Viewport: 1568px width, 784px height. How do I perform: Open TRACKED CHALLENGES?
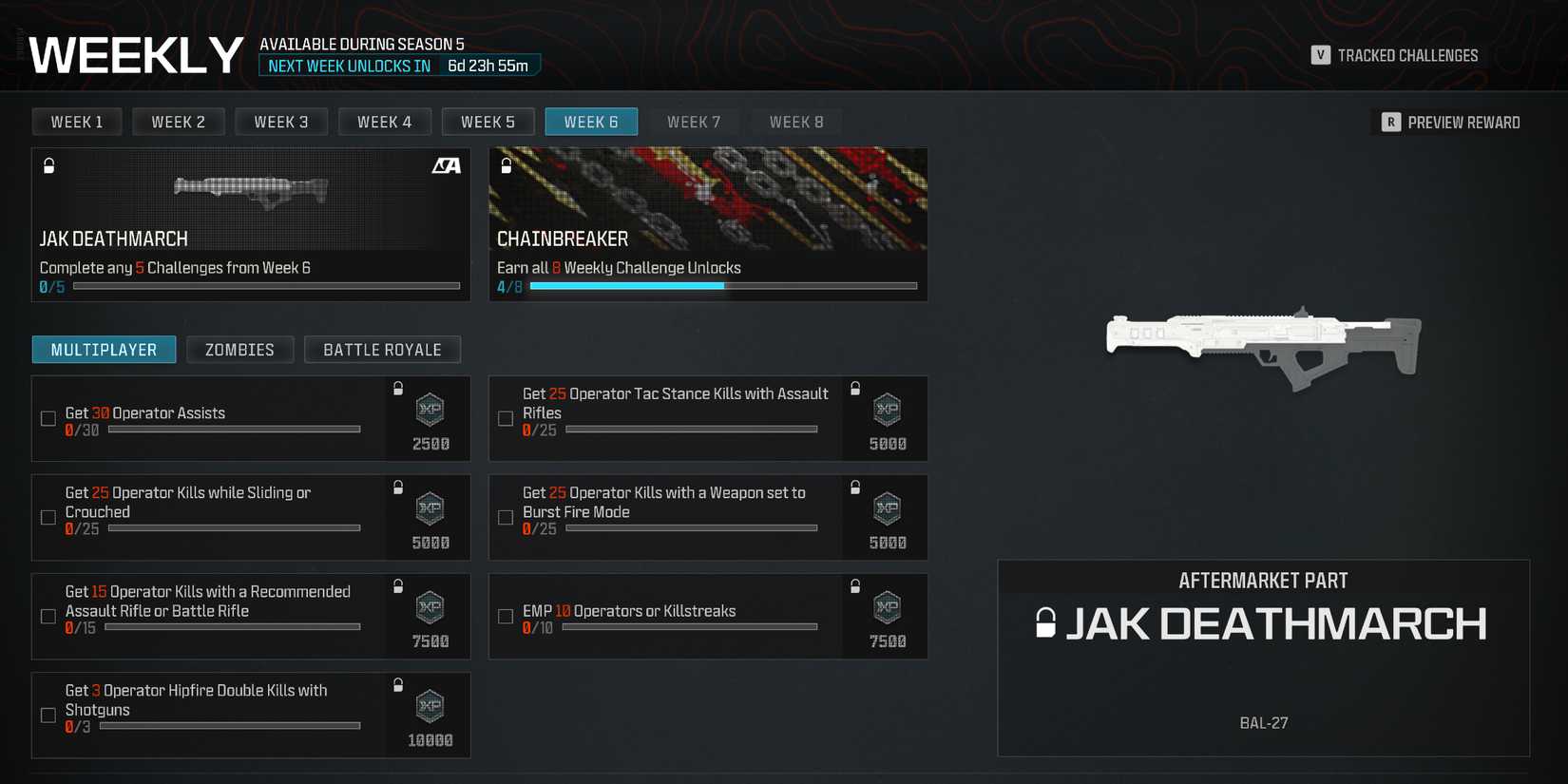[1395, 54]
